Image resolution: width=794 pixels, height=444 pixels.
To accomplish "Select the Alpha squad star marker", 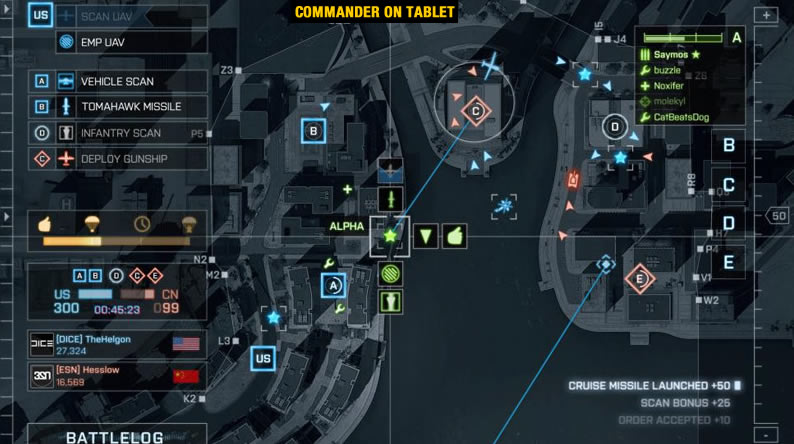I will pos(390,237).
